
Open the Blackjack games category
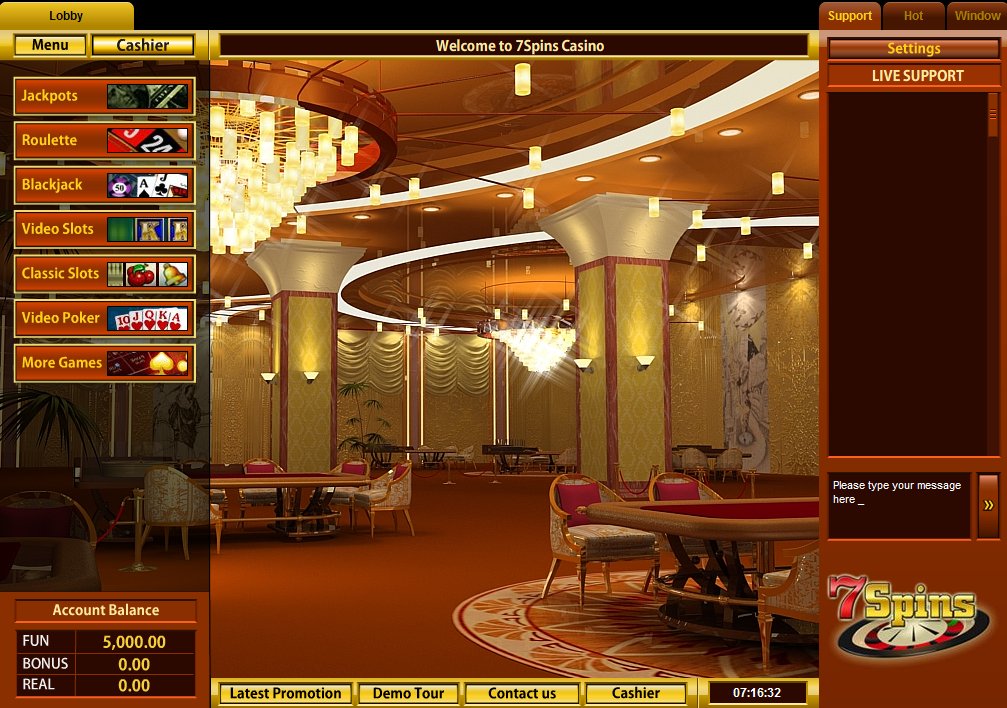coord(104,185)
